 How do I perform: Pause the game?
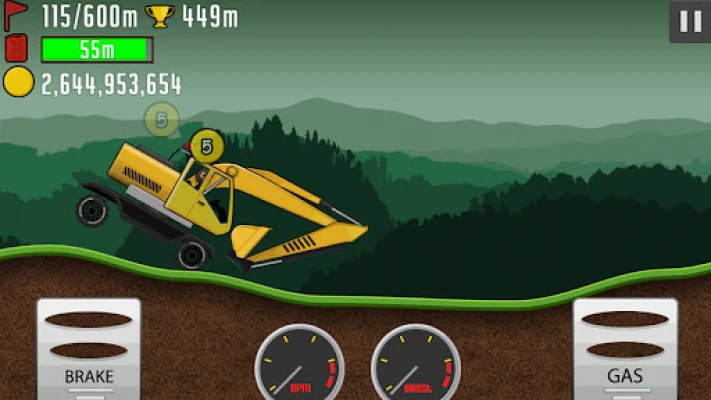pyautogui.click(x=689, y=22)
